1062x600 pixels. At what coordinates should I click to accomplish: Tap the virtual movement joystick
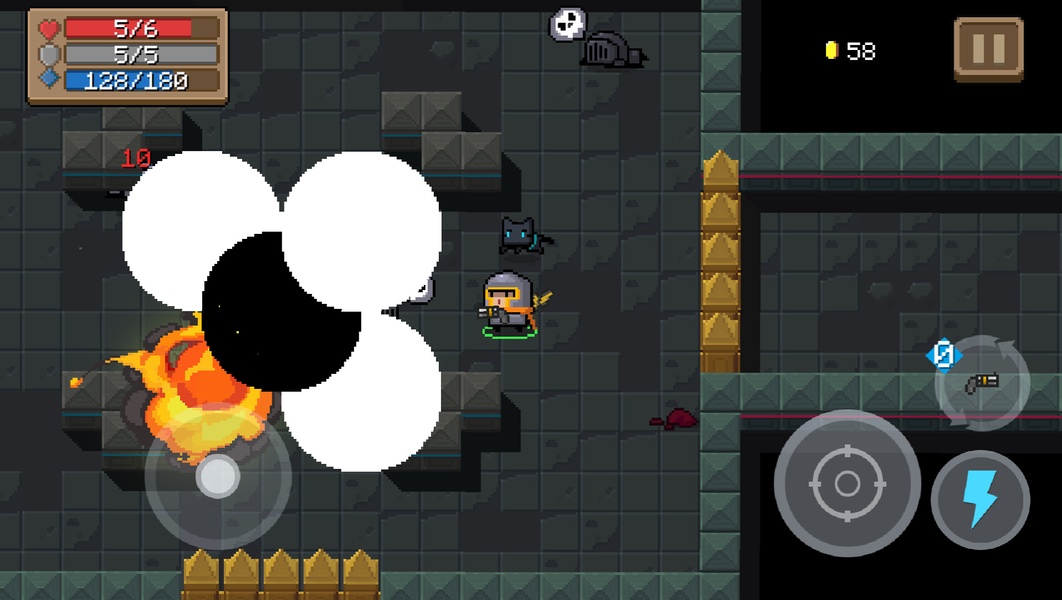[x=217, y=478]
